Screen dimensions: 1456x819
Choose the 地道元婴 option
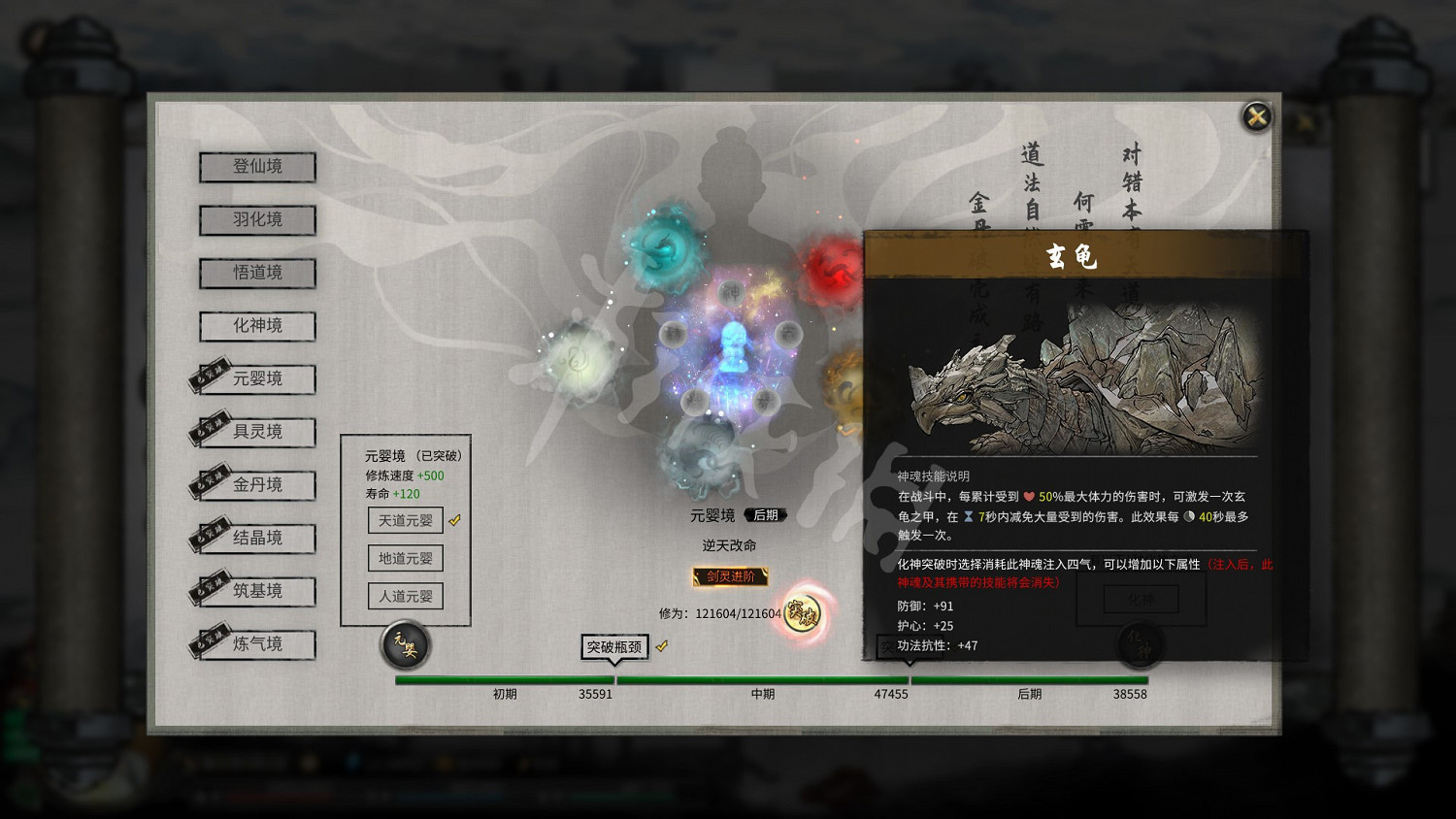pyautogui.click(x=406, y=558)
